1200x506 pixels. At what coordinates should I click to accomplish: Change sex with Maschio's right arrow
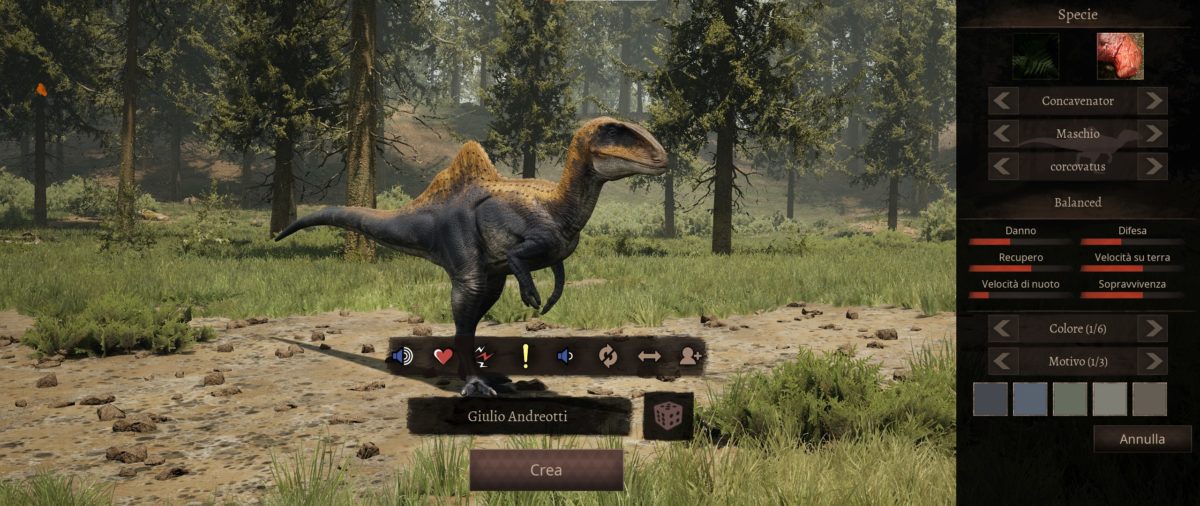[x=1152, y=134]
